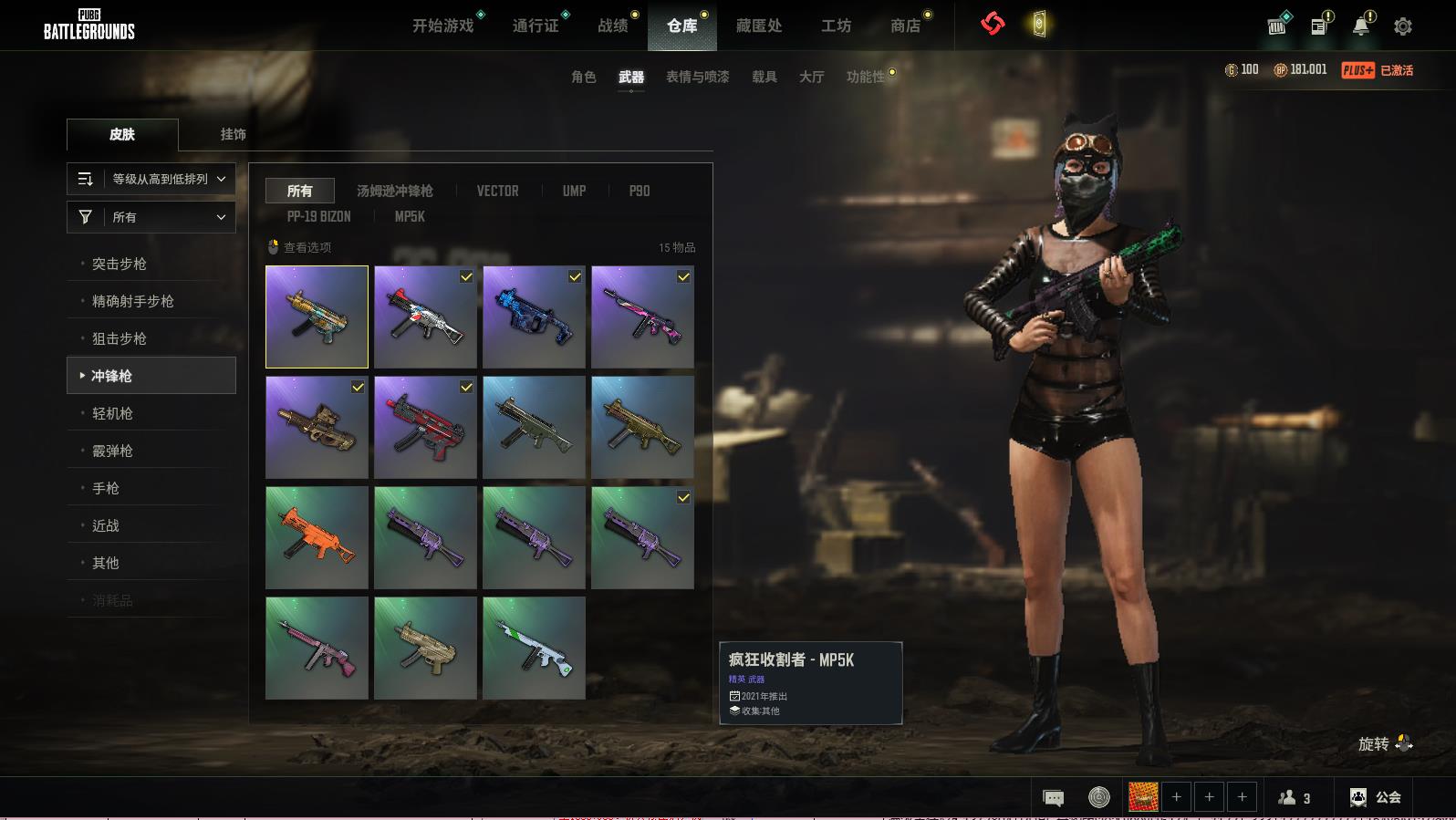
Task: Choose the 狙击步枪 sniper rifle category
Action: (x=120, y=338)
